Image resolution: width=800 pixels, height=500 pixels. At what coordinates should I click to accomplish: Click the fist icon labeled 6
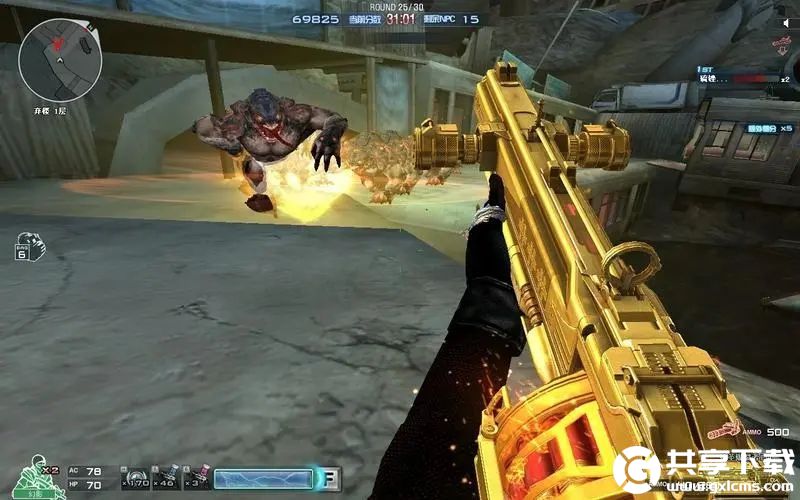26,247
